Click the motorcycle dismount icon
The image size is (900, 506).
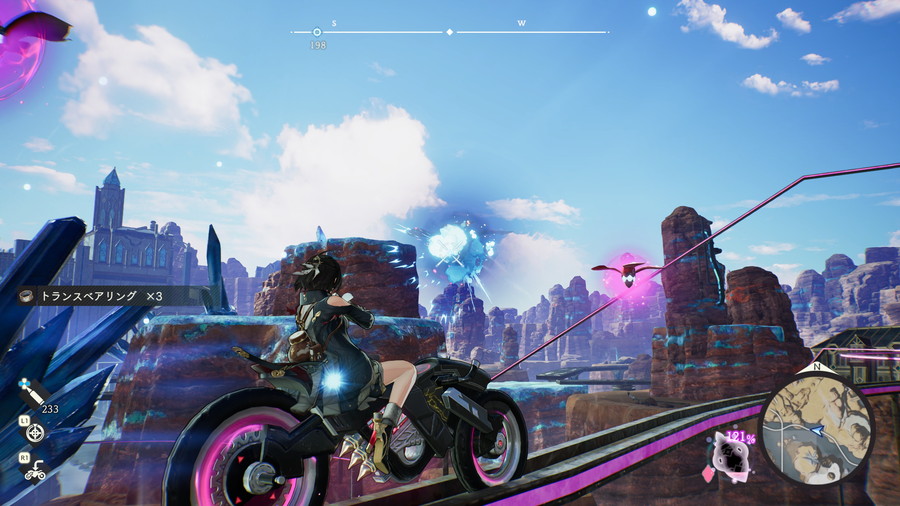(x=36, y=468)
